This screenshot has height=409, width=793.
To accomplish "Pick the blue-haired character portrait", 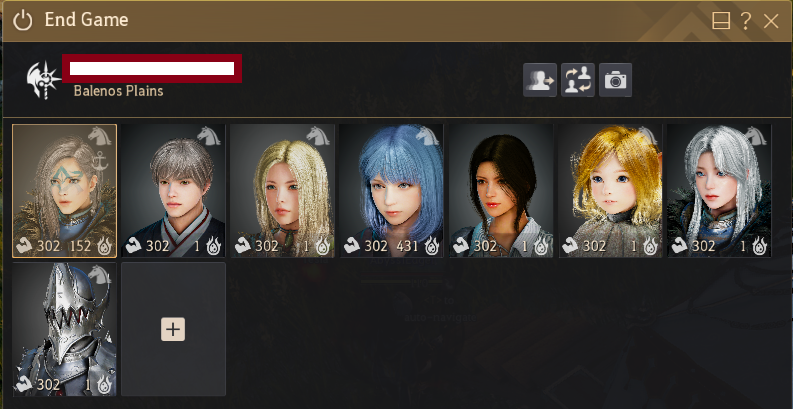I will pyautogui.click(x=391, y=191).
